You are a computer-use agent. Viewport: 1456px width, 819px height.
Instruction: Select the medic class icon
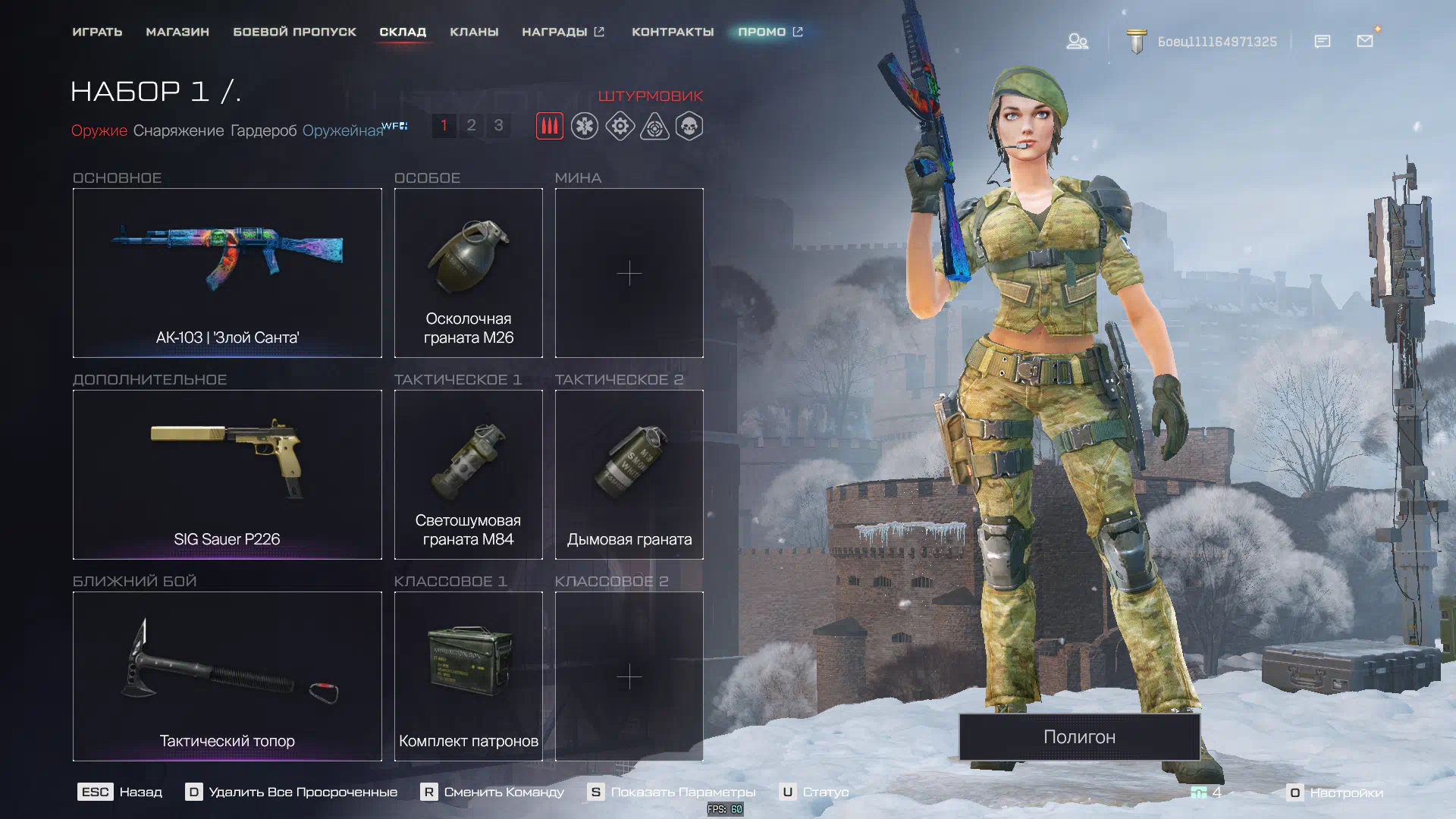(585, 126)
